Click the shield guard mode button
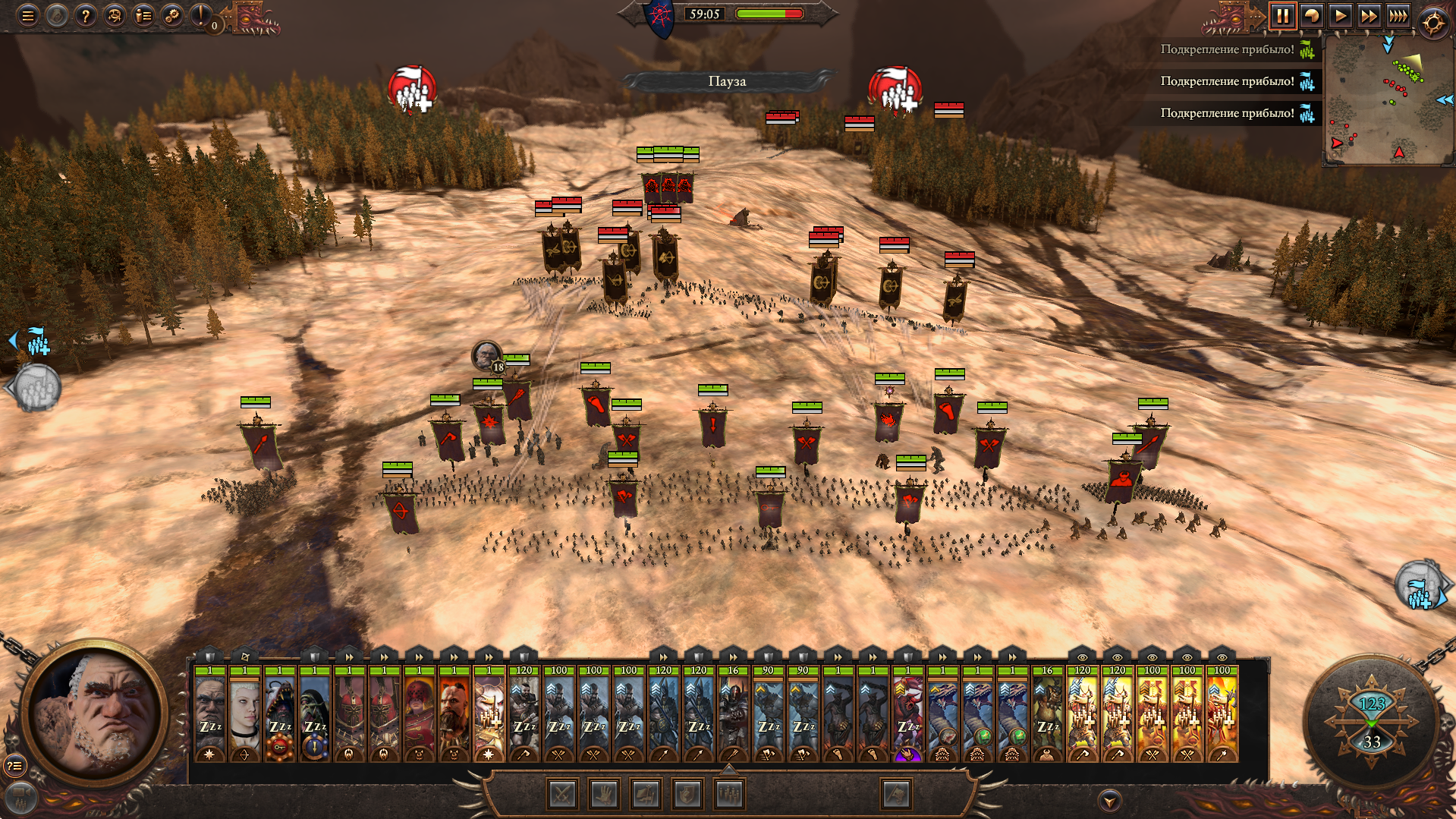1456x819 pixels. (687, 795)
